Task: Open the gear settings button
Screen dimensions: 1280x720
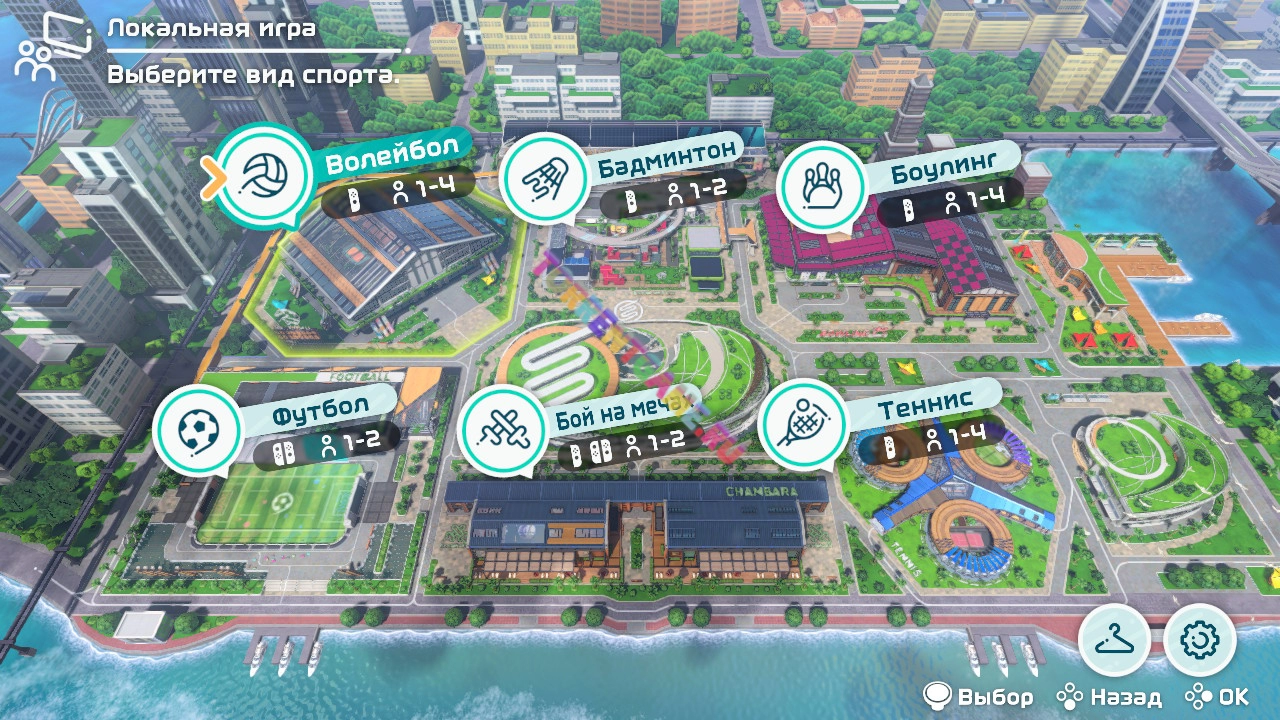Action: click(x=1200, y=640)
